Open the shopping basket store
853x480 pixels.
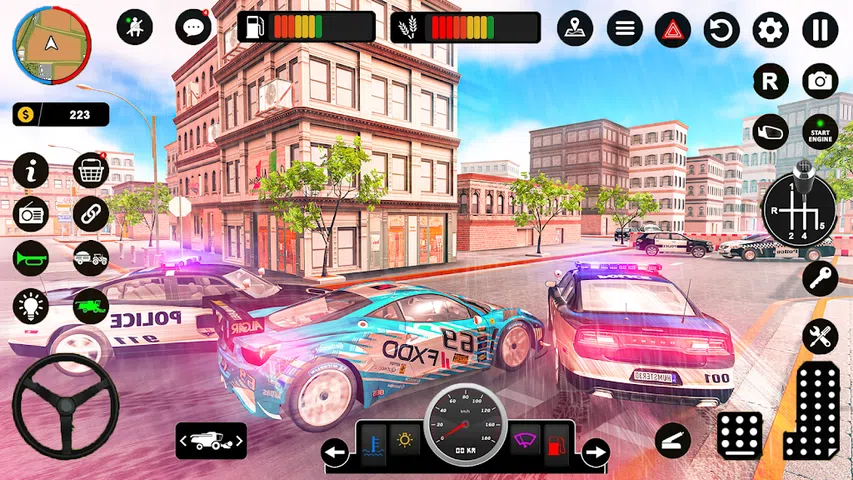[x=91, y=170]
